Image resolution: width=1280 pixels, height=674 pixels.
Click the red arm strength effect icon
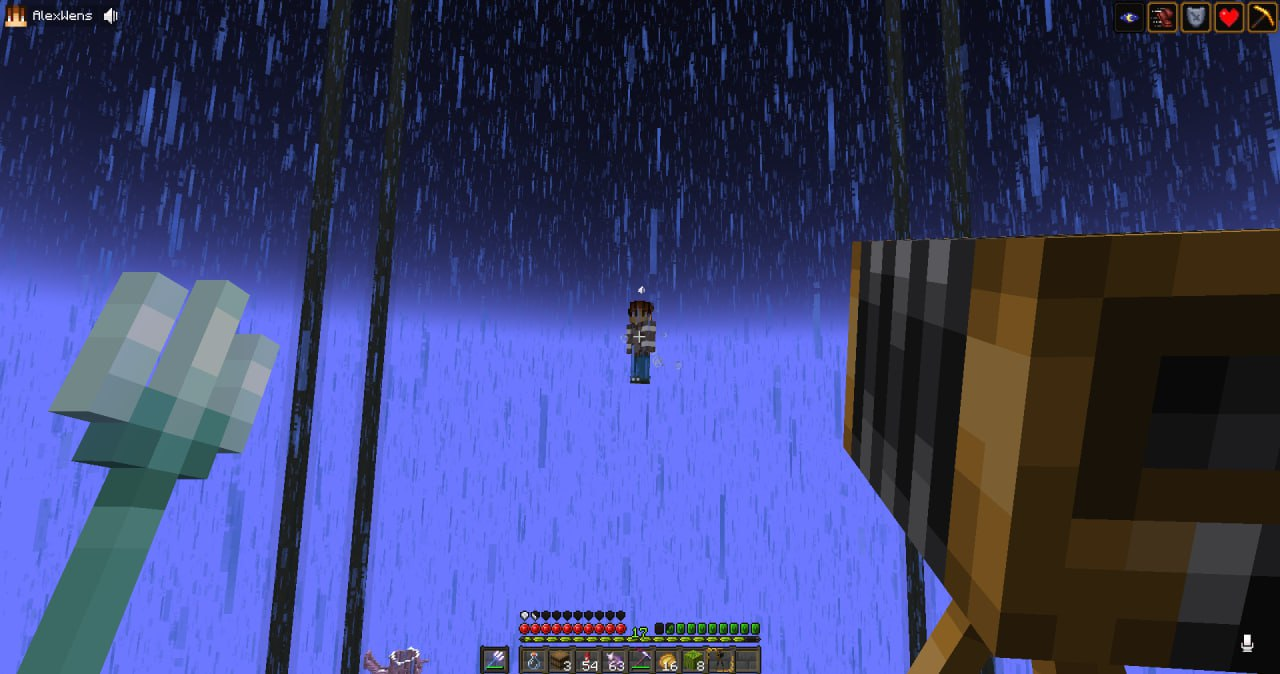1162,17
